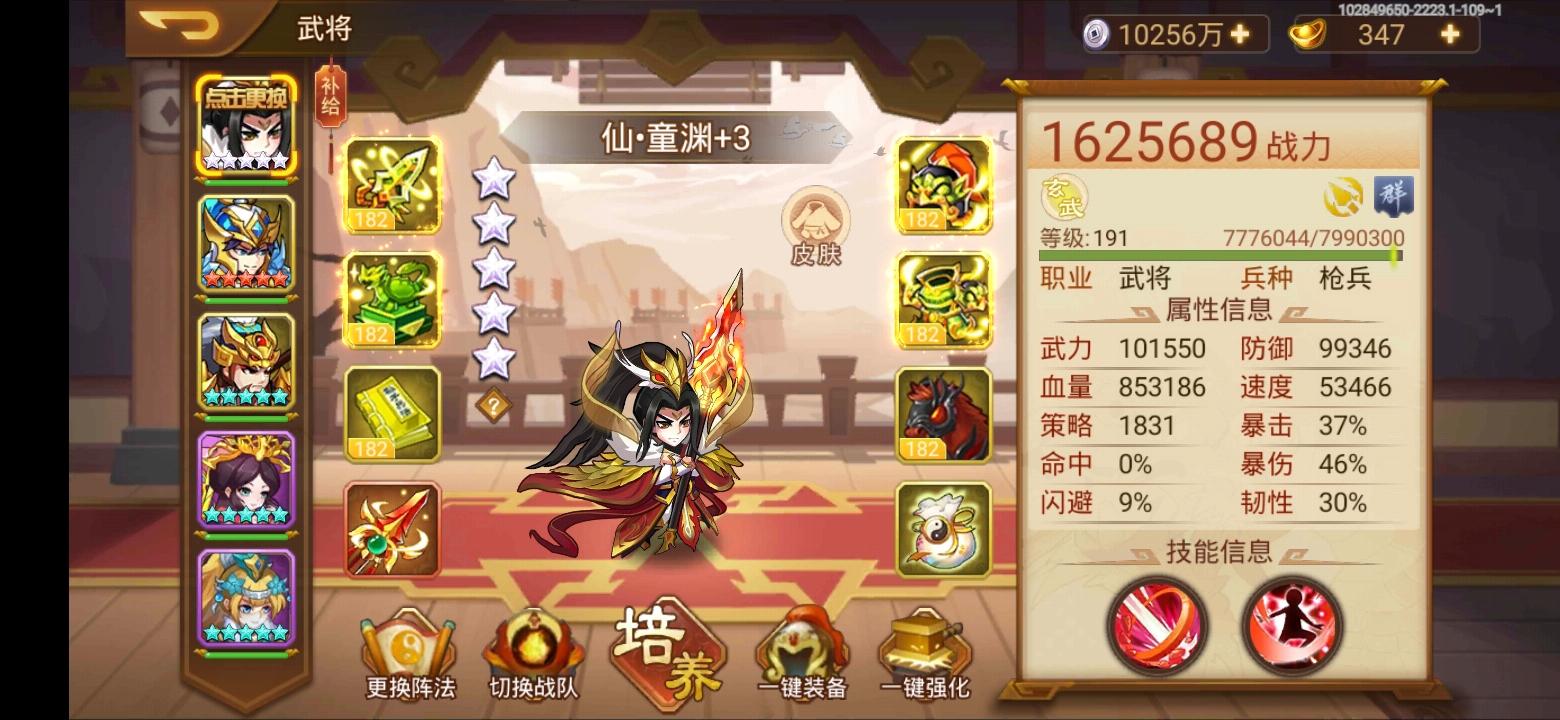Viewport: 1560px width, 720px height.
Task: Tap the plus beside 10256万 silver
Action: coord(1240,35)
